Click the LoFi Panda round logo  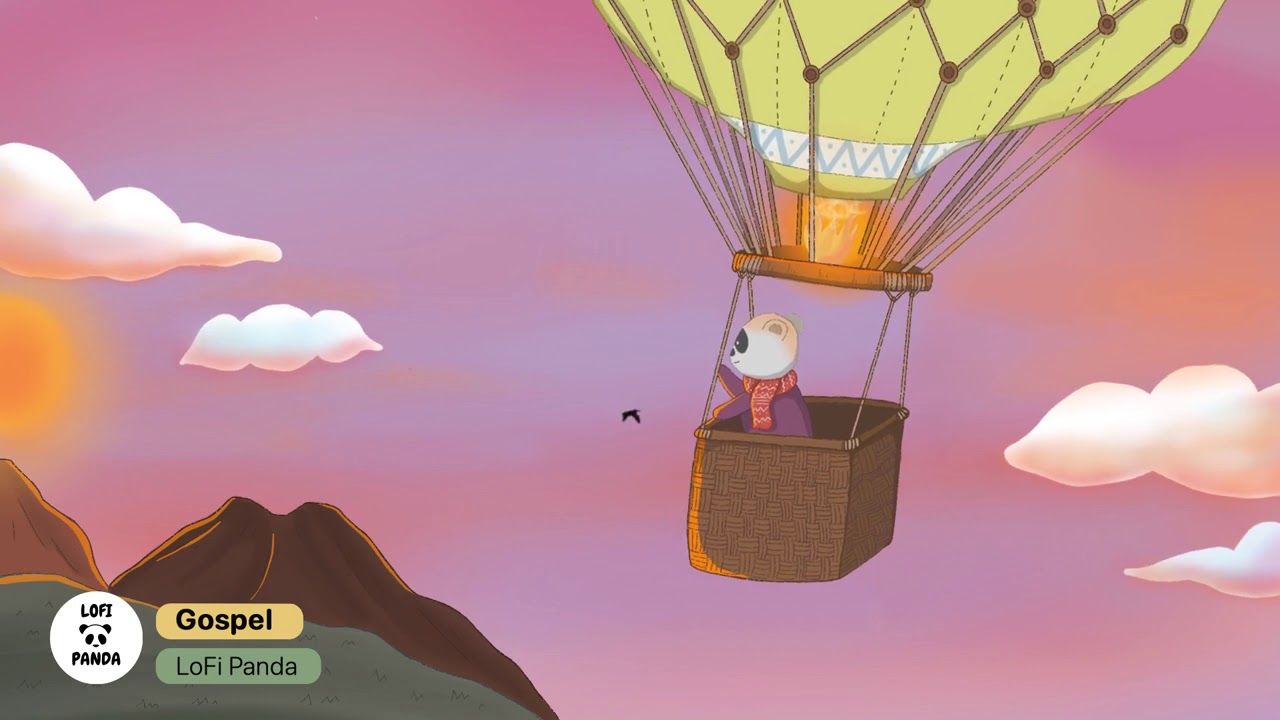point(96,638)
